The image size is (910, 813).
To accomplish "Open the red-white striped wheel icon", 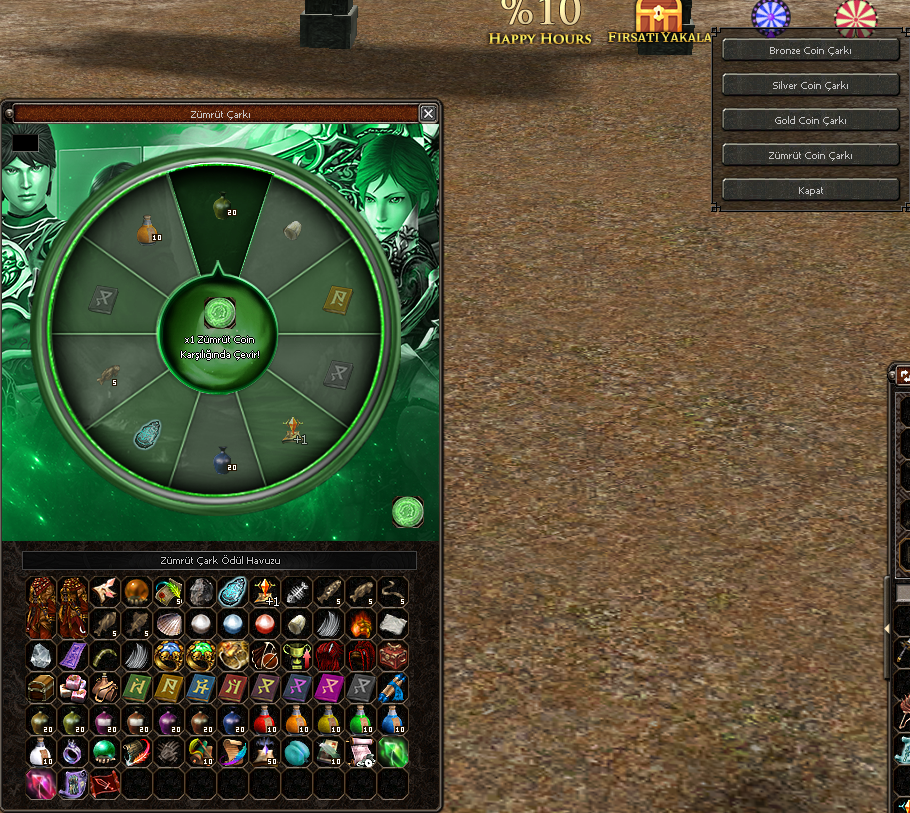I will [855, 17].
